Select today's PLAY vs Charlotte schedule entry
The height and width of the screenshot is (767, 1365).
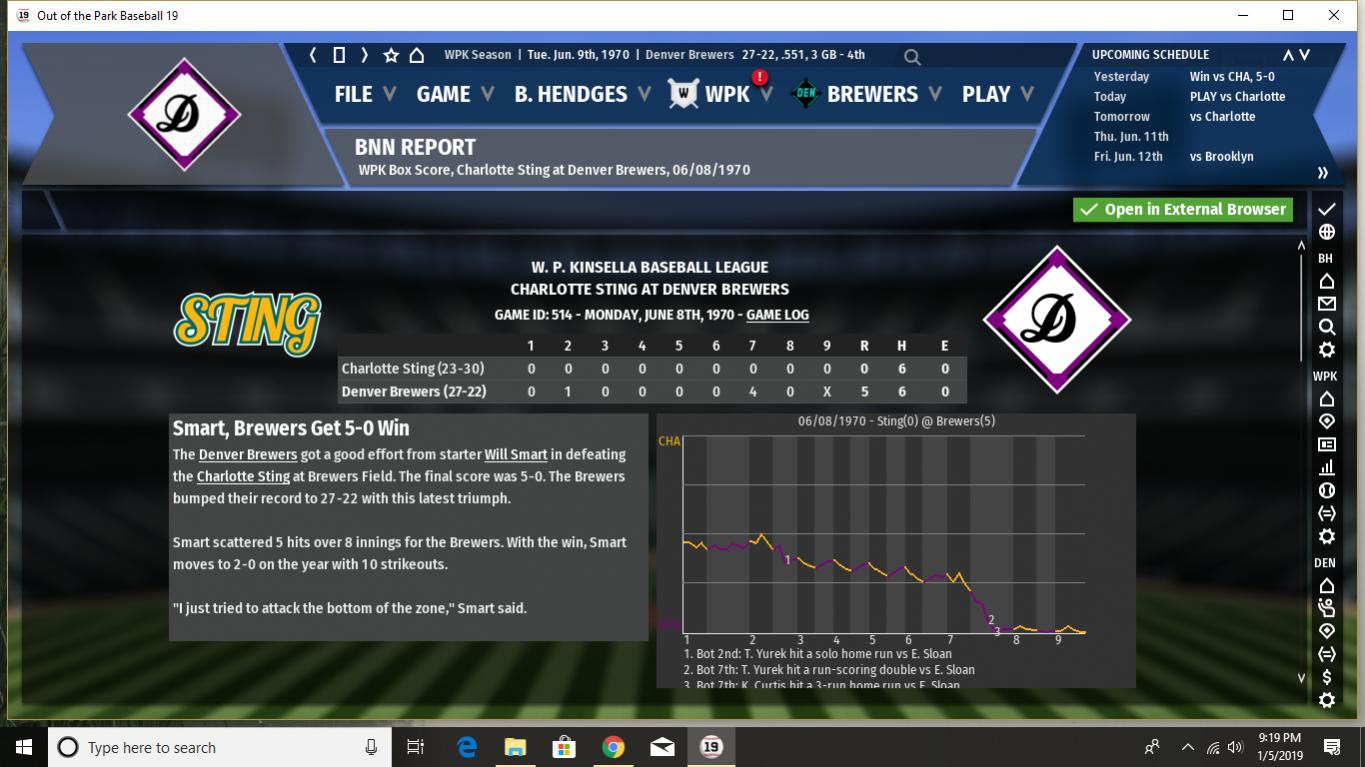(x=1237, y=96)
